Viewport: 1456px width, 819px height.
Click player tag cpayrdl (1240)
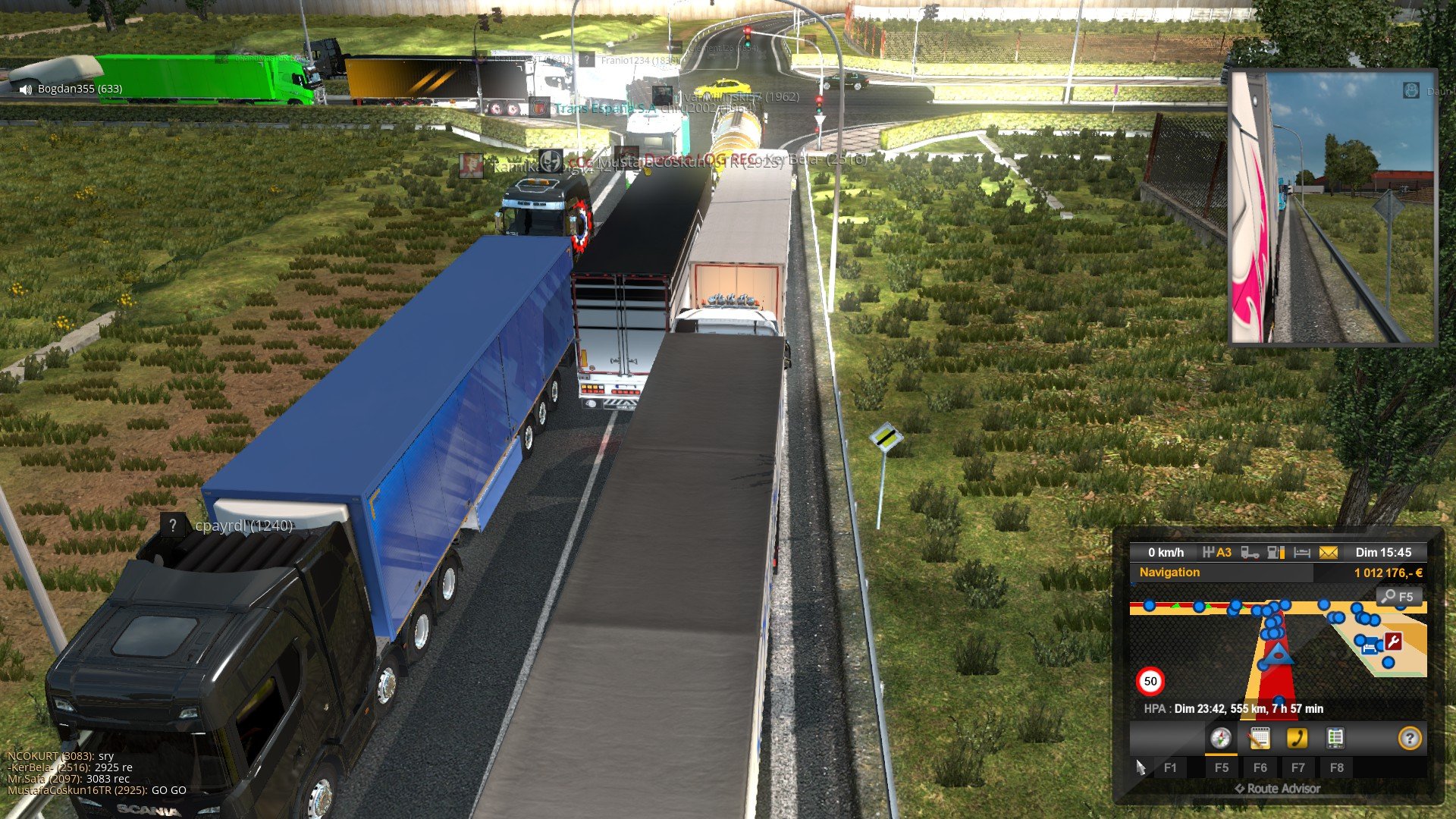pyautogui.click(x=243, y=526)
